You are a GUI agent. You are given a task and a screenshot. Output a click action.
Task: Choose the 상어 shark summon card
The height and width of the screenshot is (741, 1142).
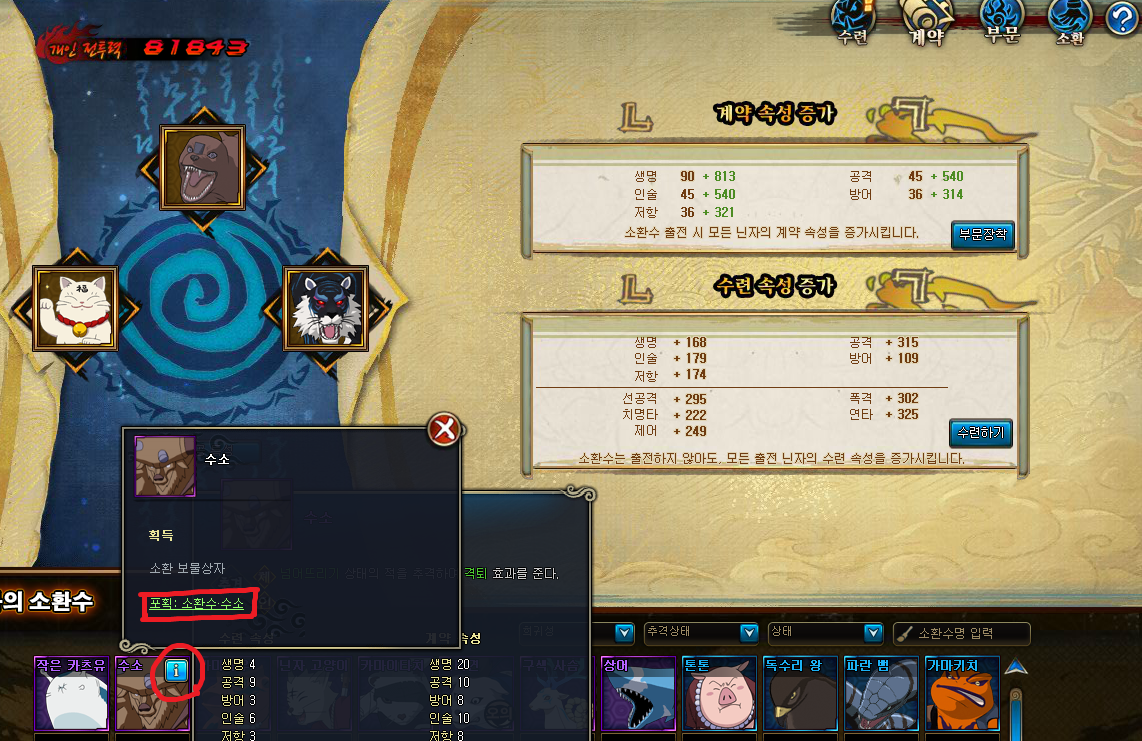pyautogui.click(x=638, y=696)
